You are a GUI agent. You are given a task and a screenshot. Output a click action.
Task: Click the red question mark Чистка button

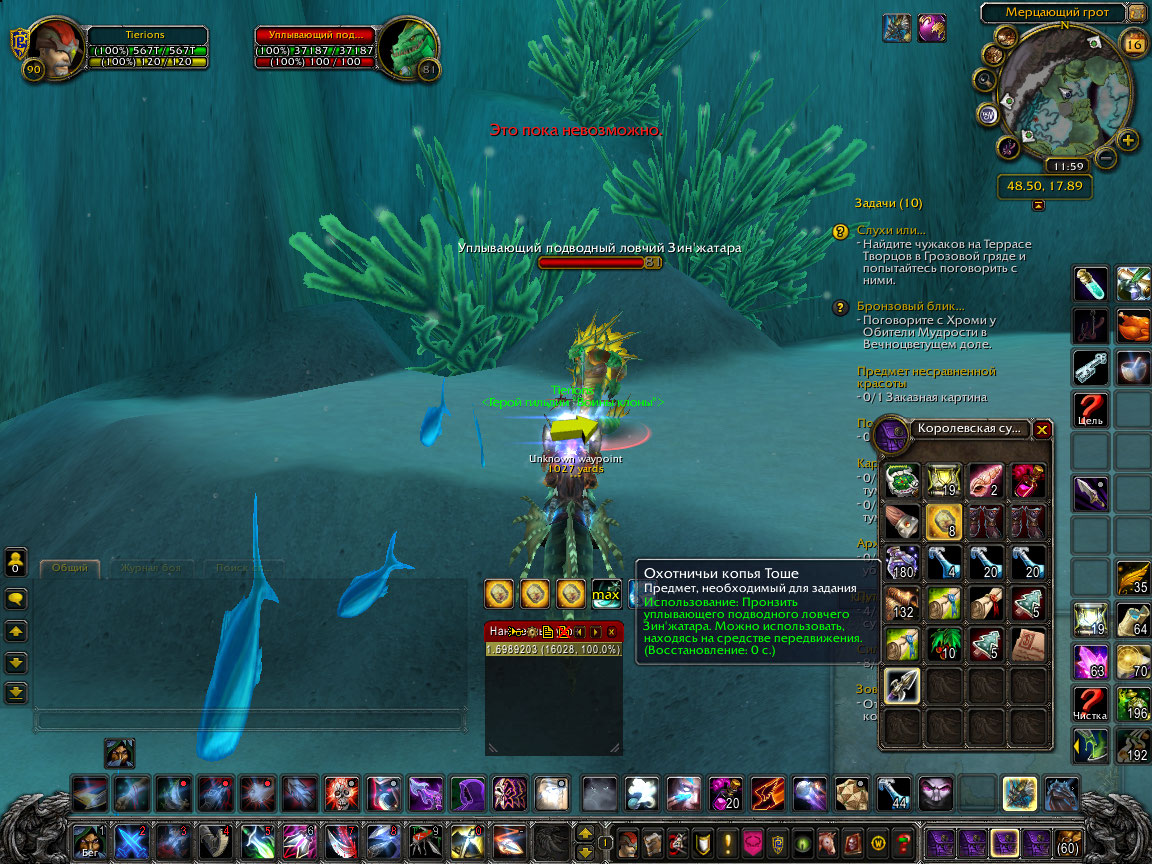1090,702
